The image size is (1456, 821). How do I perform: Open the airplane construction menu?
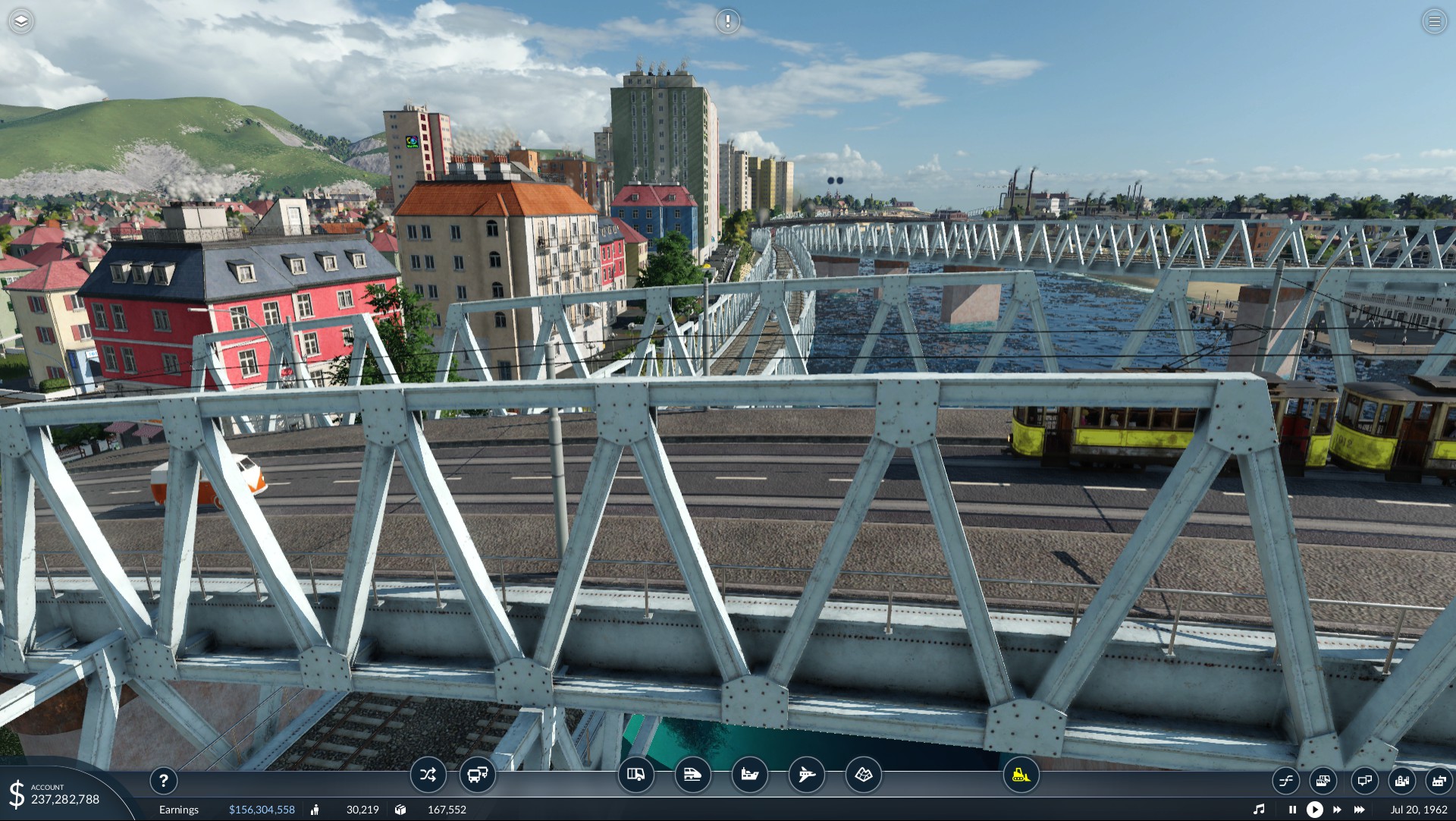tap(806, 775)
